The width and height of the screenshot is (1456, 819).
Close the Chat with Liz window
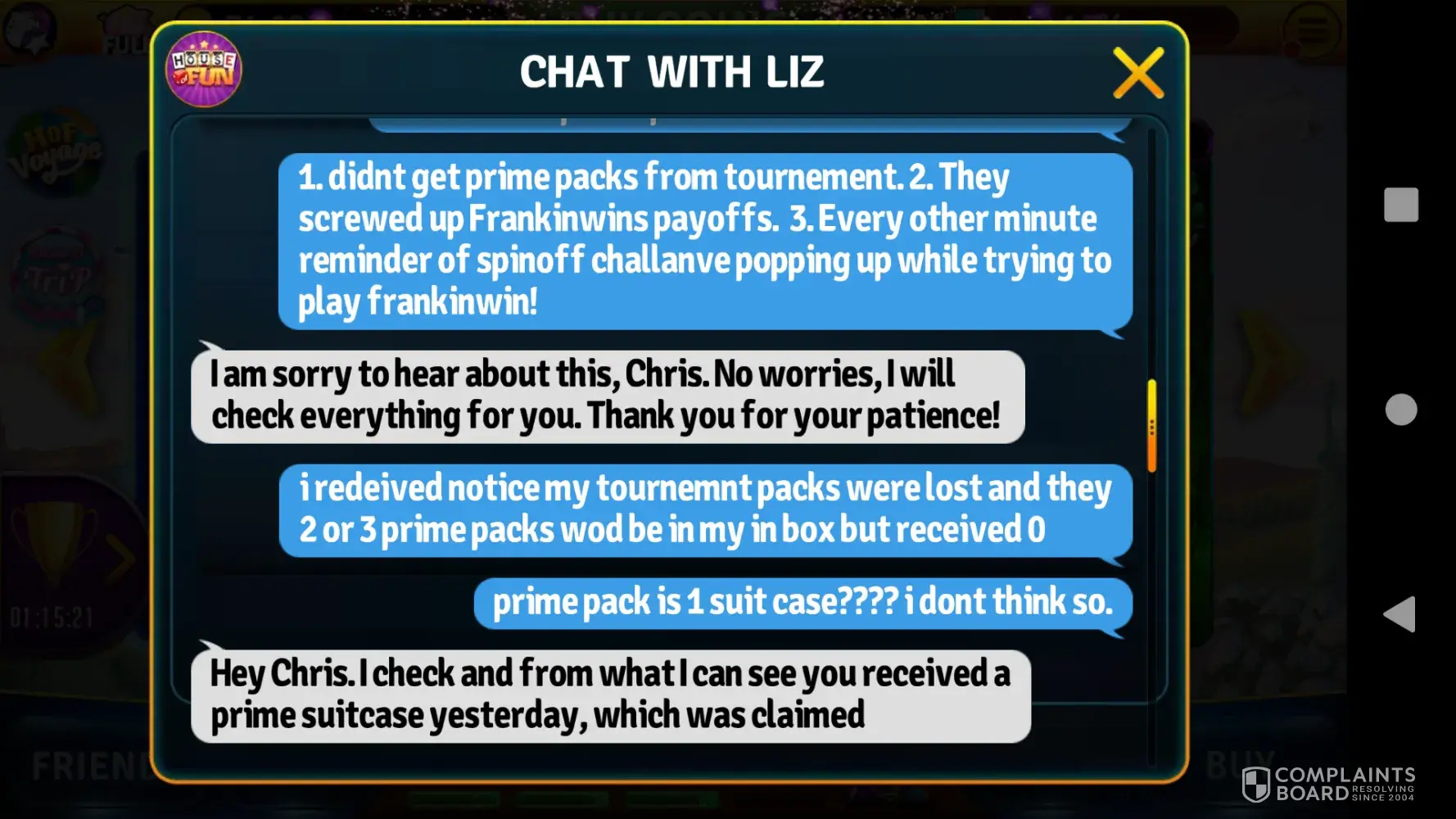[x=1137, y=73]
